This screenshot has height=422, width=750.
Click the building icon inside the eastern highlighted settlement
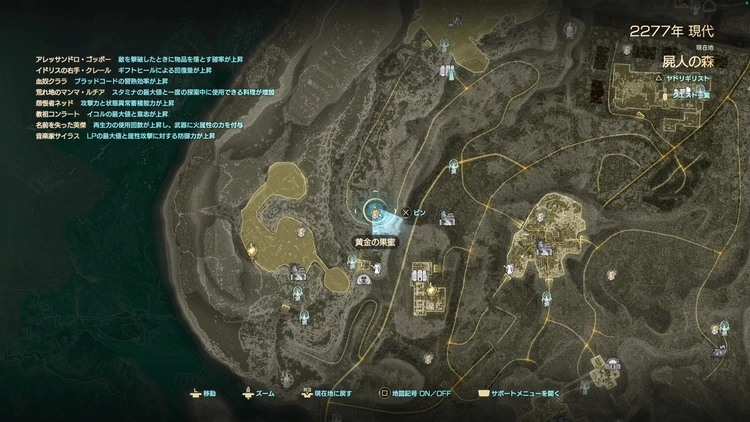pos(544,247)
